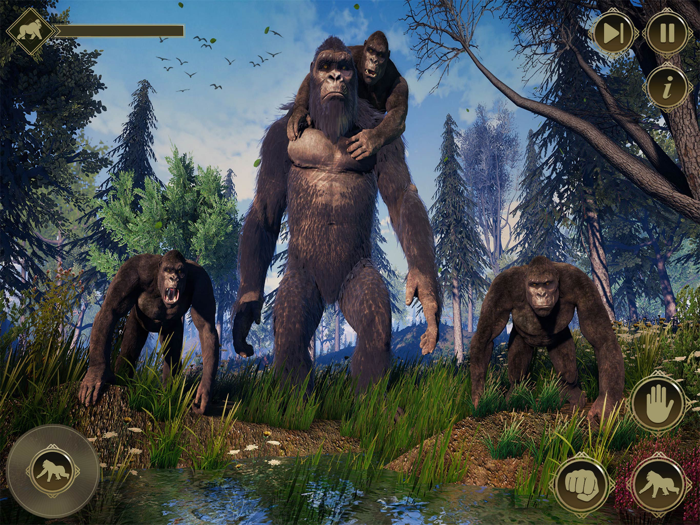Screen dimensions: 700x525
Task: Trigger the crawling gorilla action button
Action: 657,483
